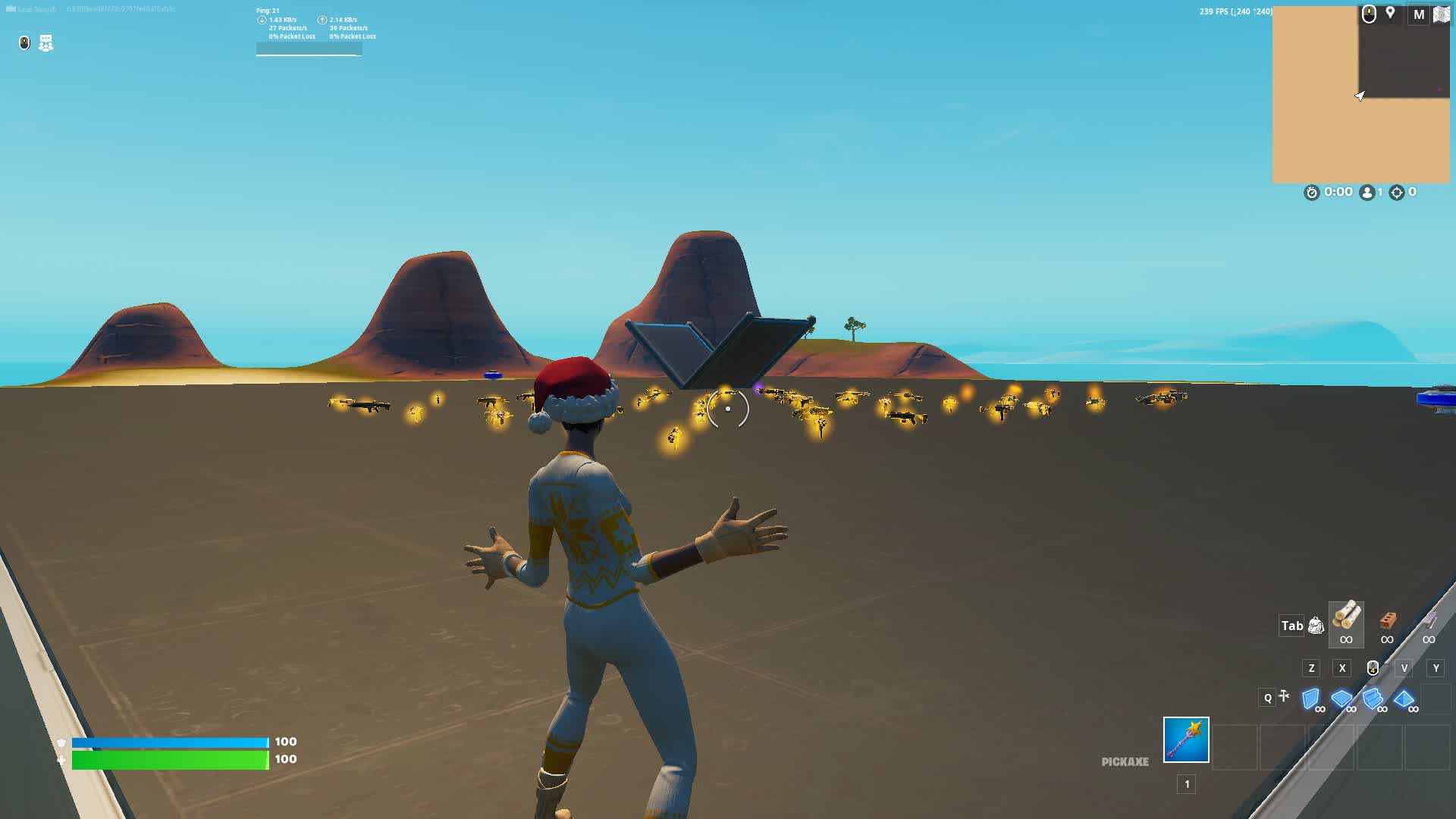Screen dimensions: 1456x819
Task: Select the stairs building piece
Action: [1373, 698]
